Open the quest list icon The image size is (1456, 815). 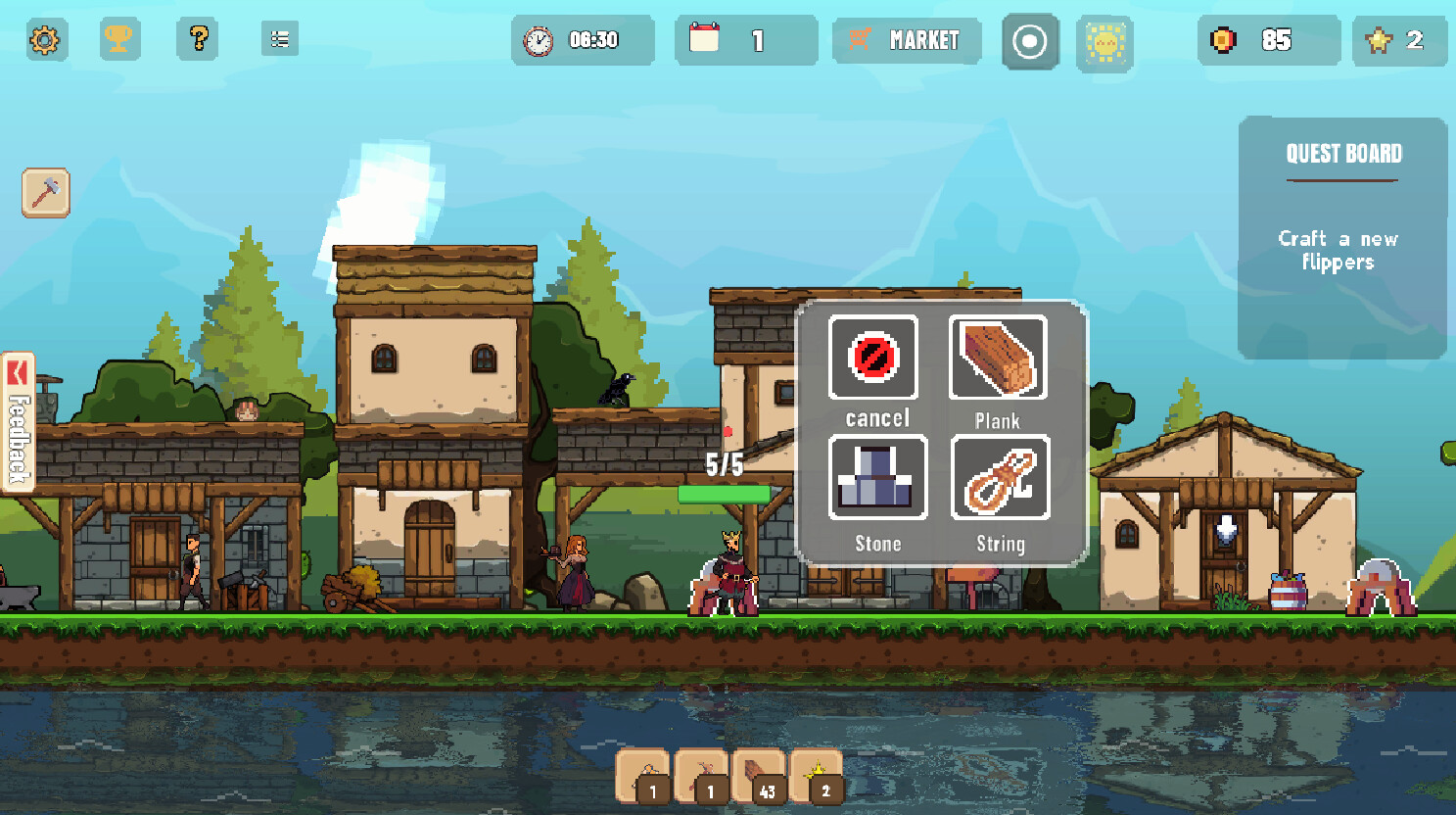tap(279, 40)
